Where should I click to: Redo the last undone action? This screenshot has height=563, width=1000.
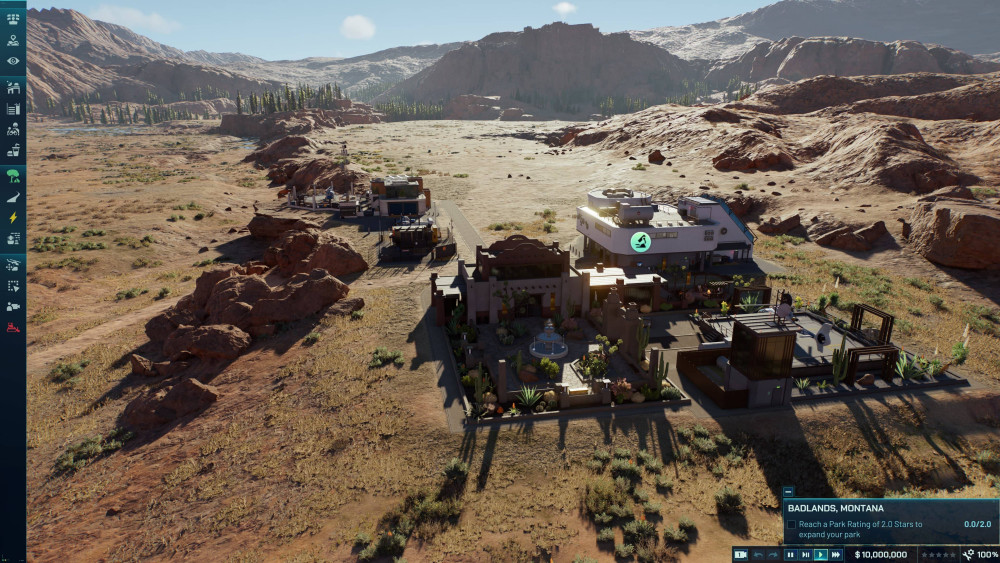click(772, 554)
